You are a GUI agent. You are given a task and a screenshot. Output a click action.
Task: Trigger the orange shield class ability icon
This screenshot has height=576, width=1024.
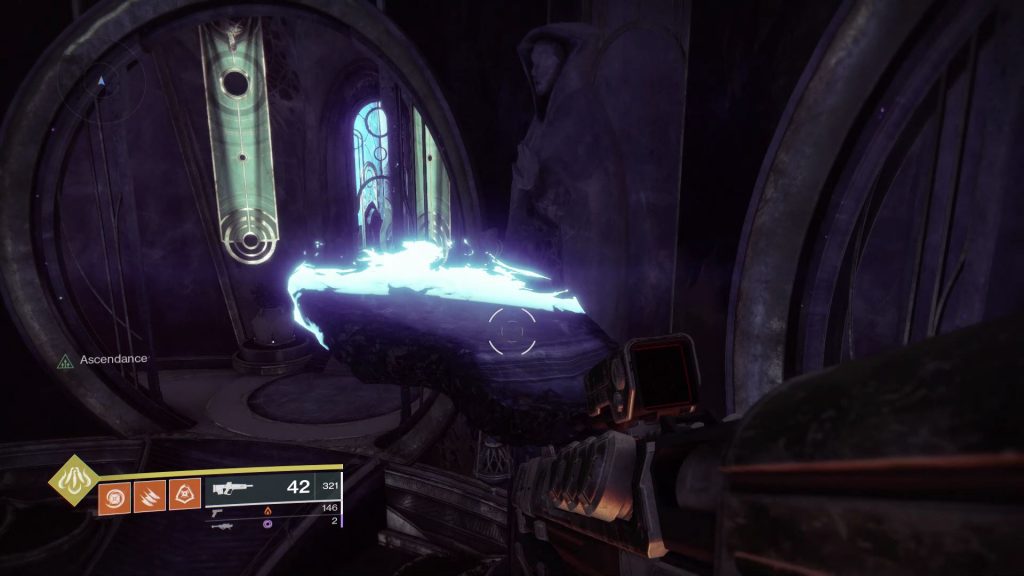182,492
